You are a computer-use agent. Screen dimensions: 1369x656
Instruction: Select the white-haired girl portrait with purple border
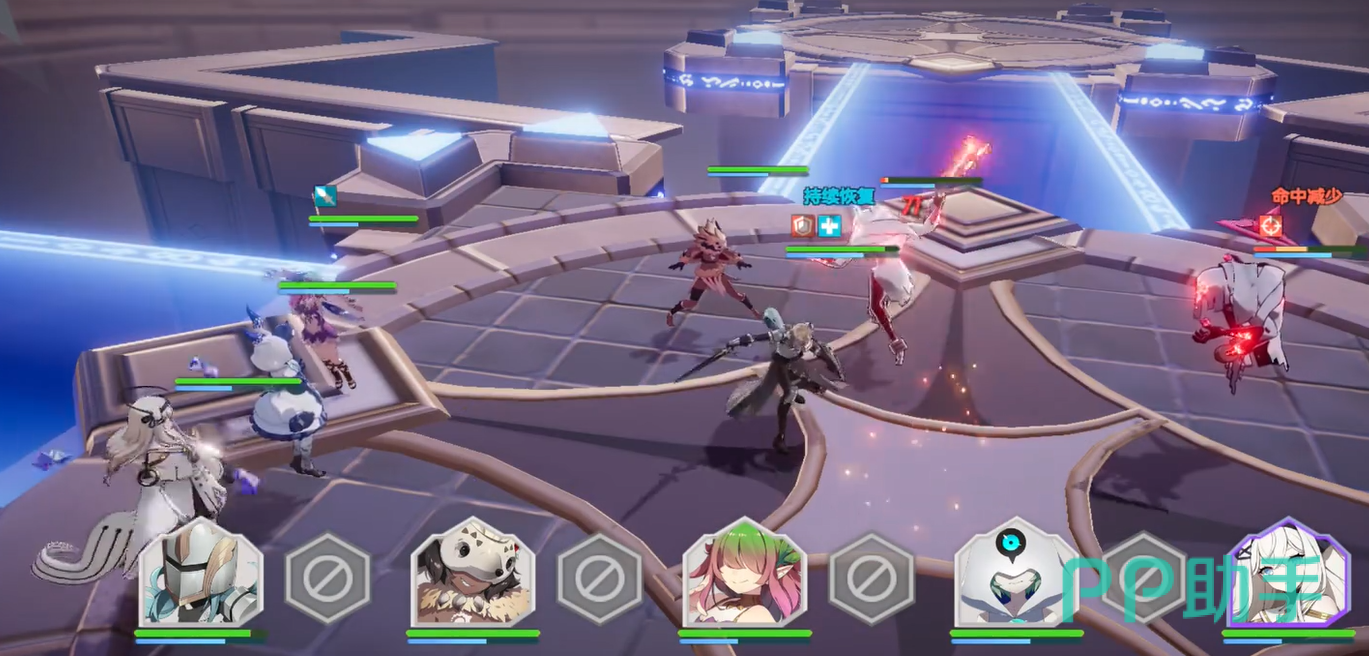pos(1287,575)
